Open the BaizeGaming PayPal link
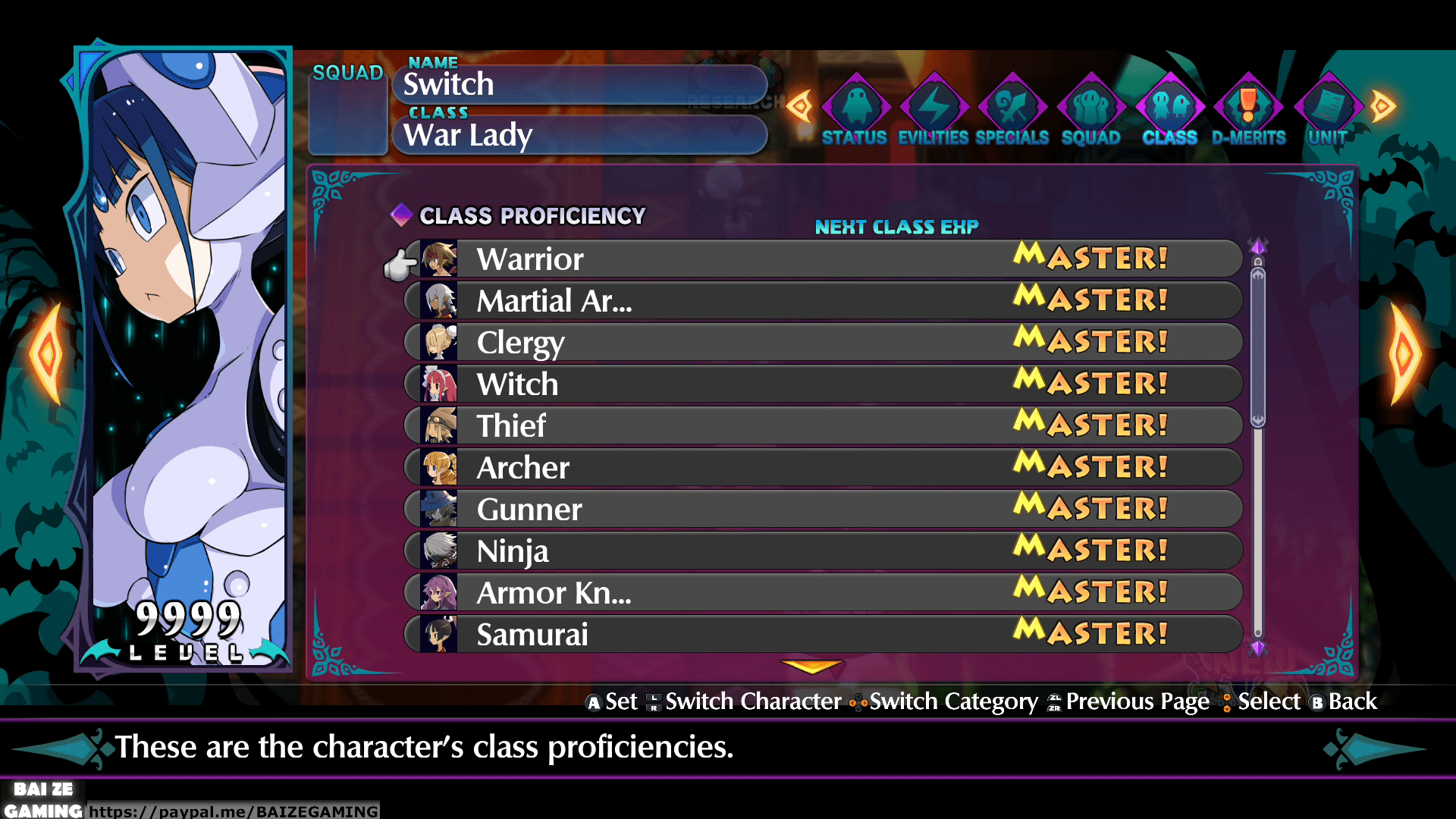The height and width of the screenshot is (819, 1456). 234,811
